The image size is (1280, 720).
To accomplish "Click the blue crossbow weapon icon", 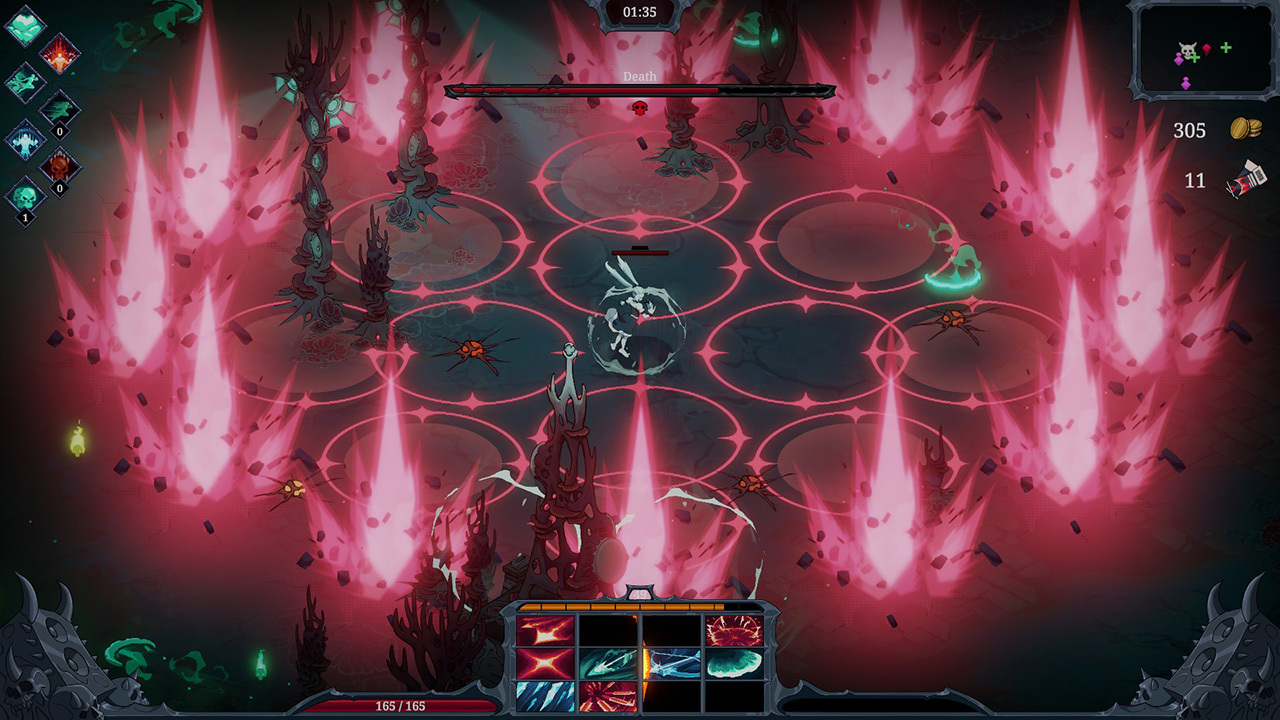I will (673, 664).
